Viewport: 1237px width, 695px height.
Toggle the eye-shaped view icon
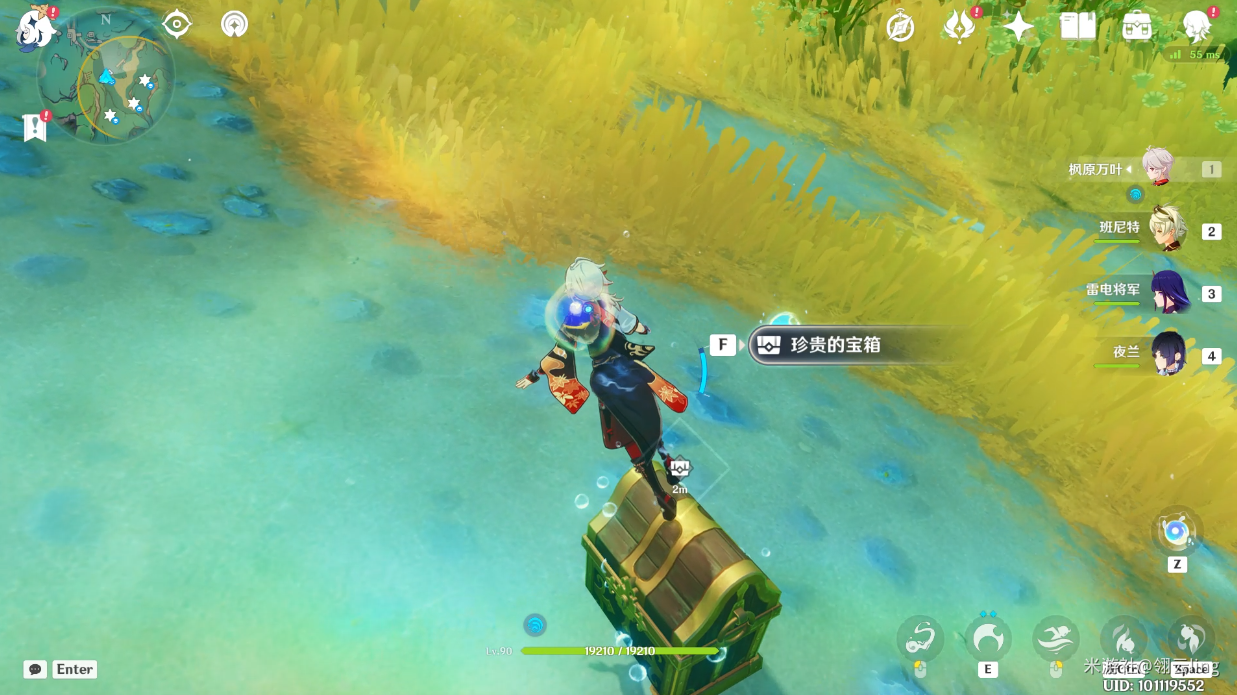tap(177, 24)
